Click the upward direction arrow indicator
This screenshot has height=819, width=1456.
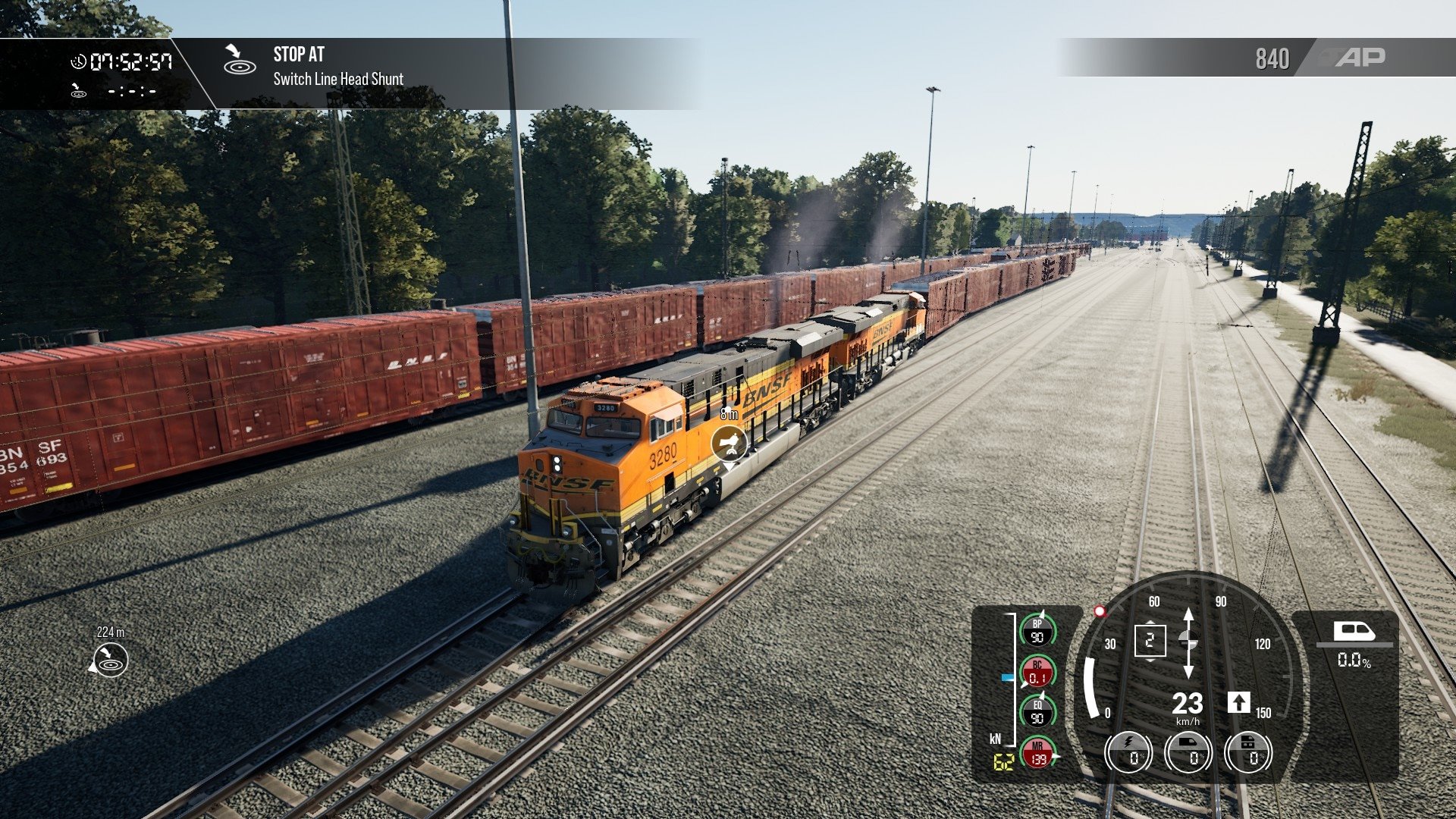tap(1238, 702)
